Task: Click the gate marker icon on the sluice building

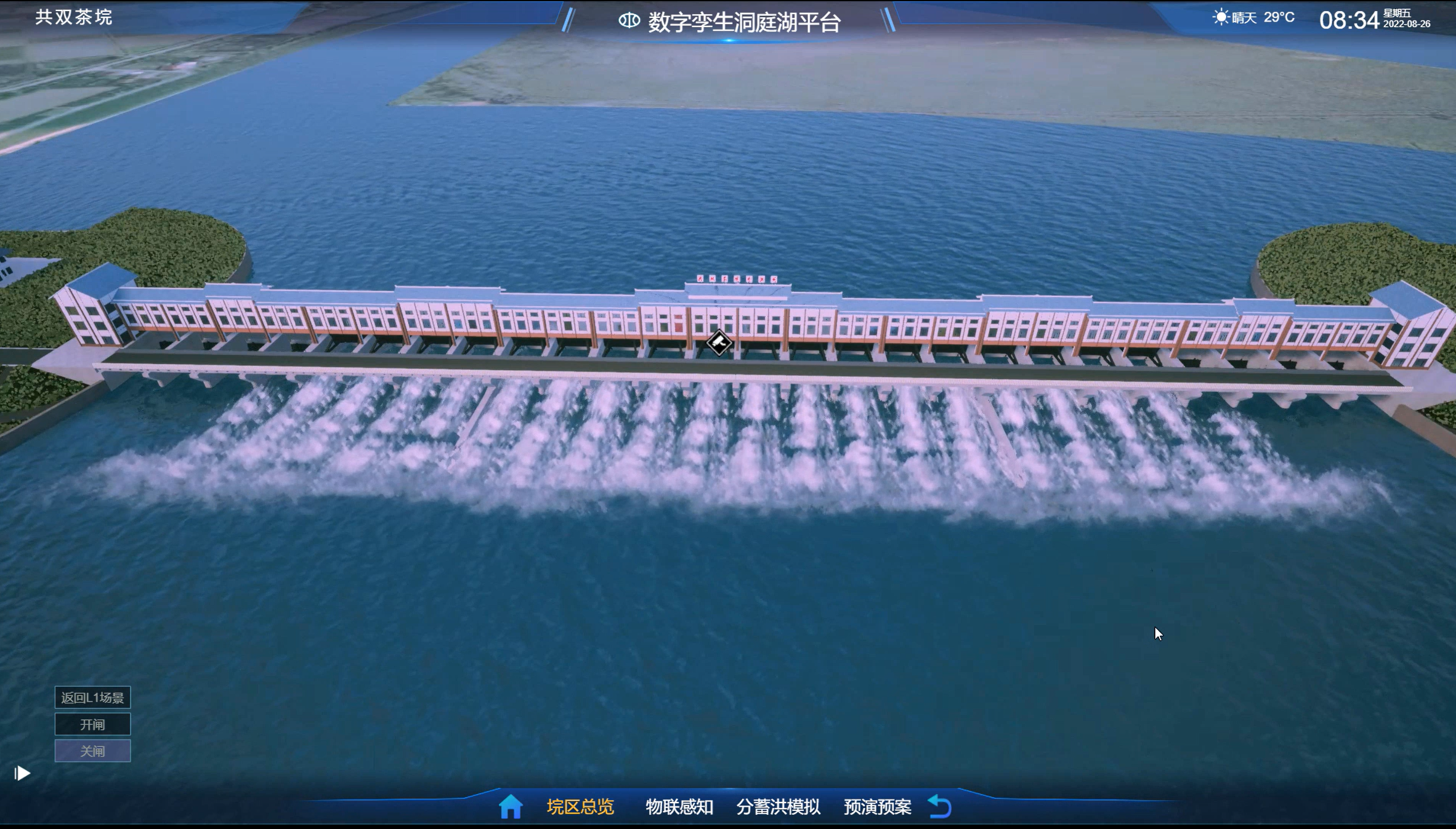Action: 718,344
